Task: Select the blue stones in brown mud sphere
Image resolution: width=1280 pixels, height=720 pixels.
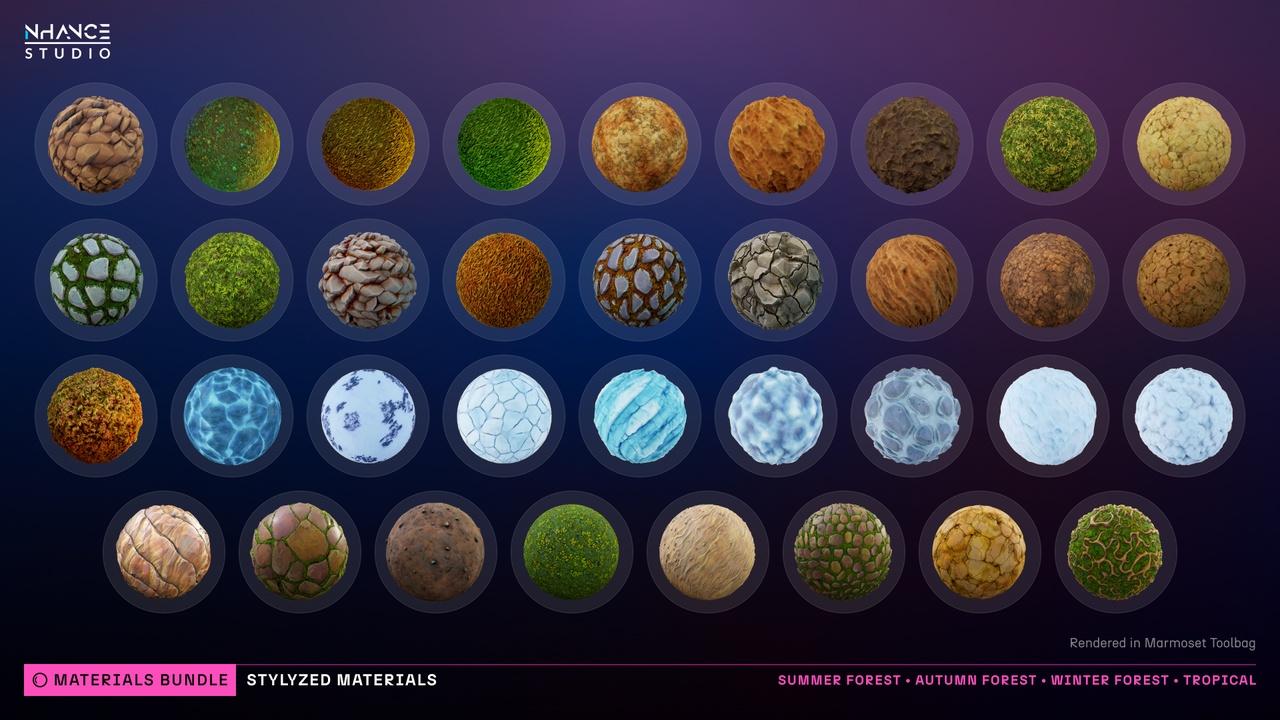Action: 640,280
